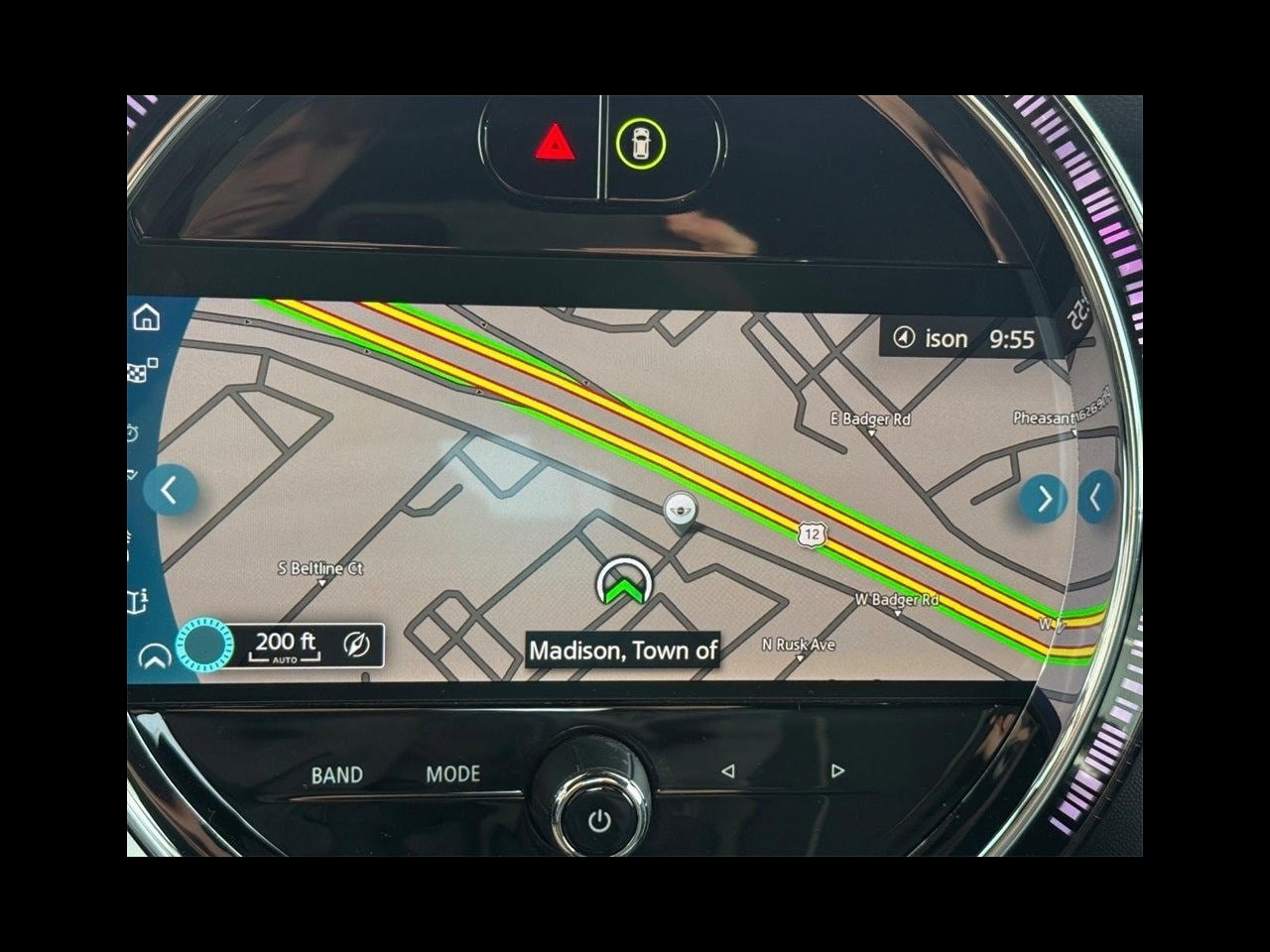Skip forward with the right triangle
1270x952 pixels.
[x=838, y=771]
